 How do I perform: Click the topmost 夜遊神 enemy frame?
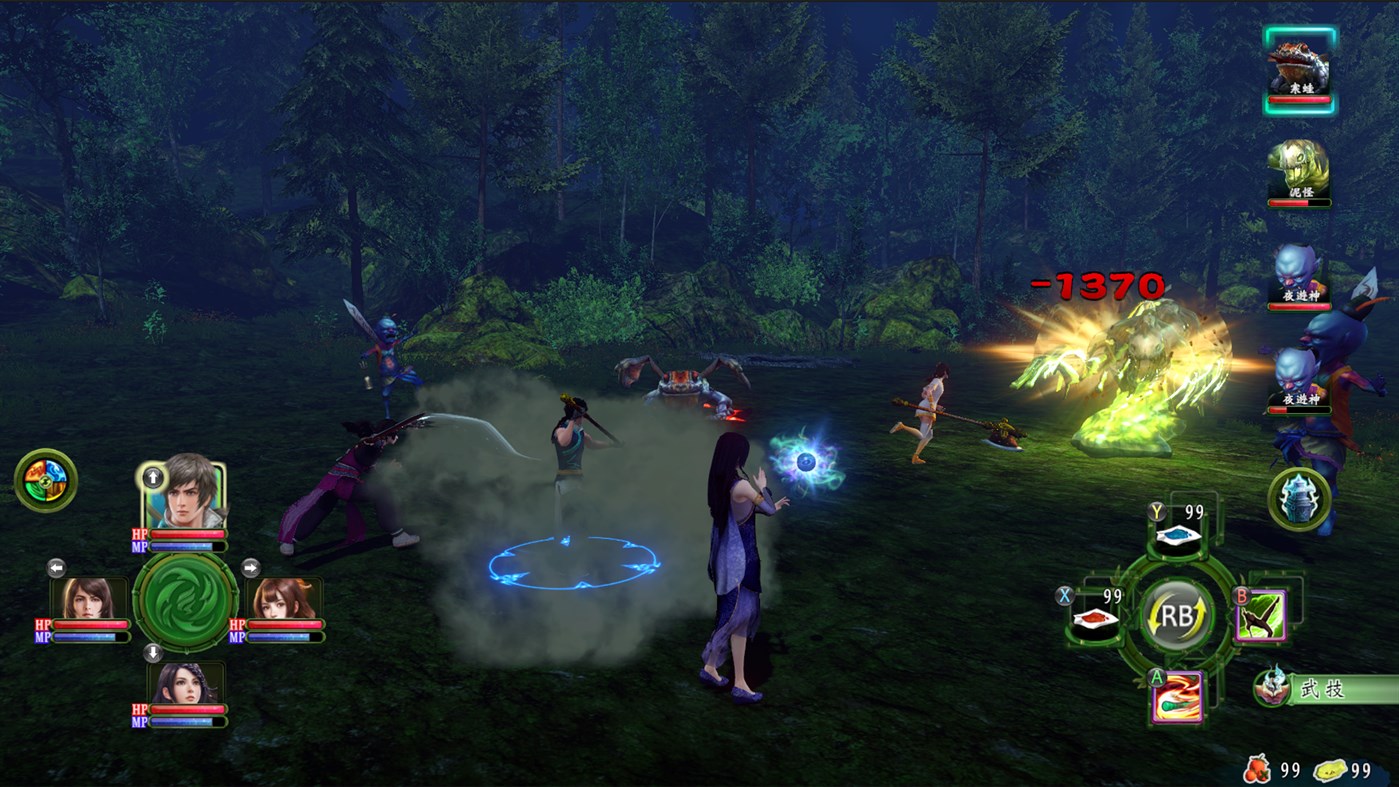1299,278
